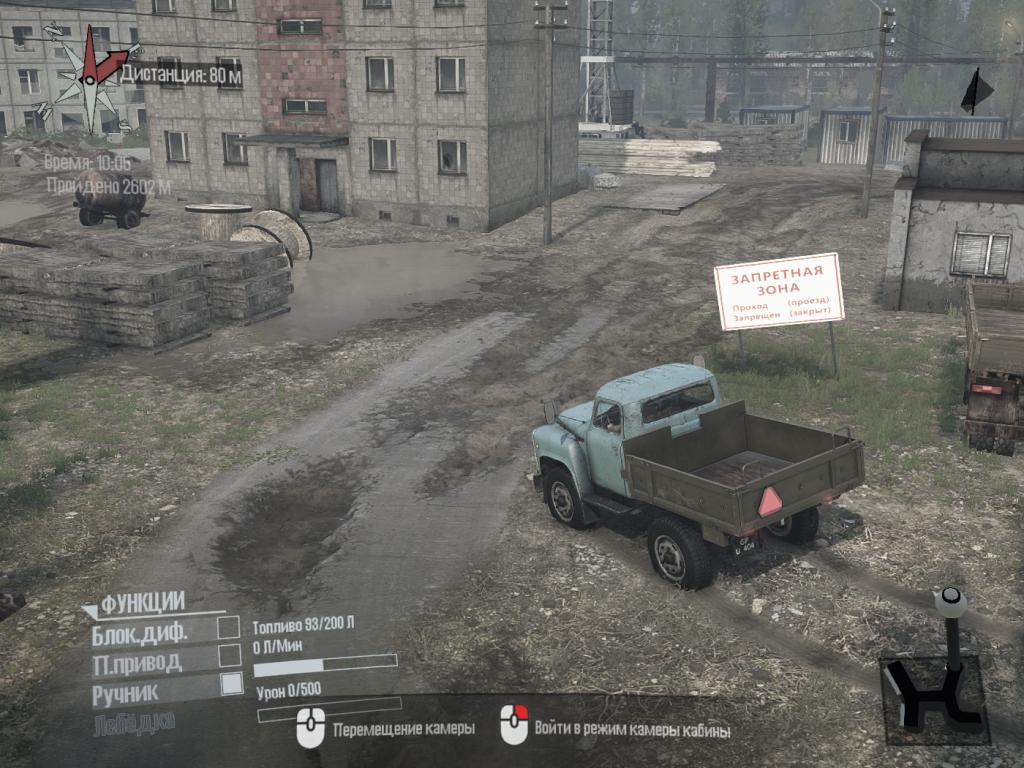Enable the П.привод all-wheel drive checkbox
The width and height of the screenshot is (1024, 768).
click(229, 656)
